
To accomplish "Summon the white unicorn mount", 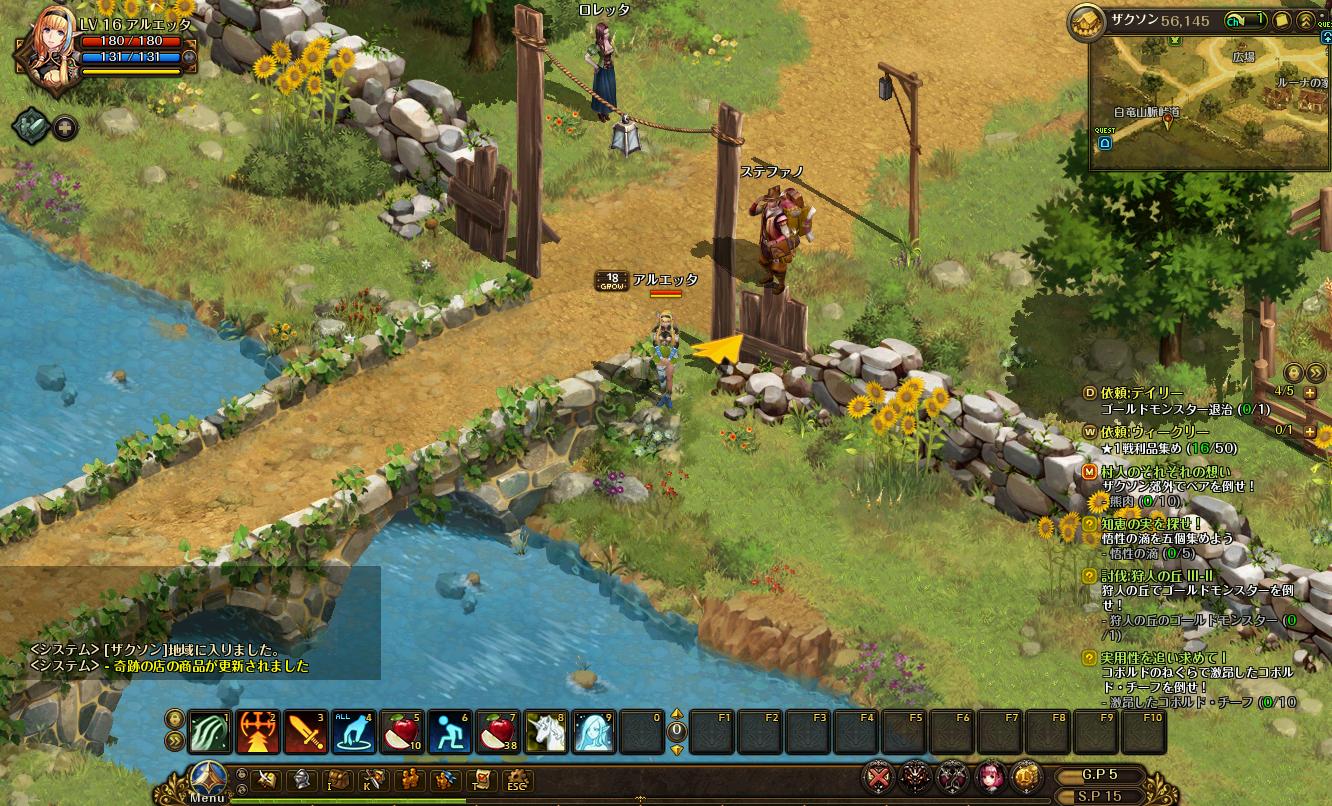I will 546,732.
